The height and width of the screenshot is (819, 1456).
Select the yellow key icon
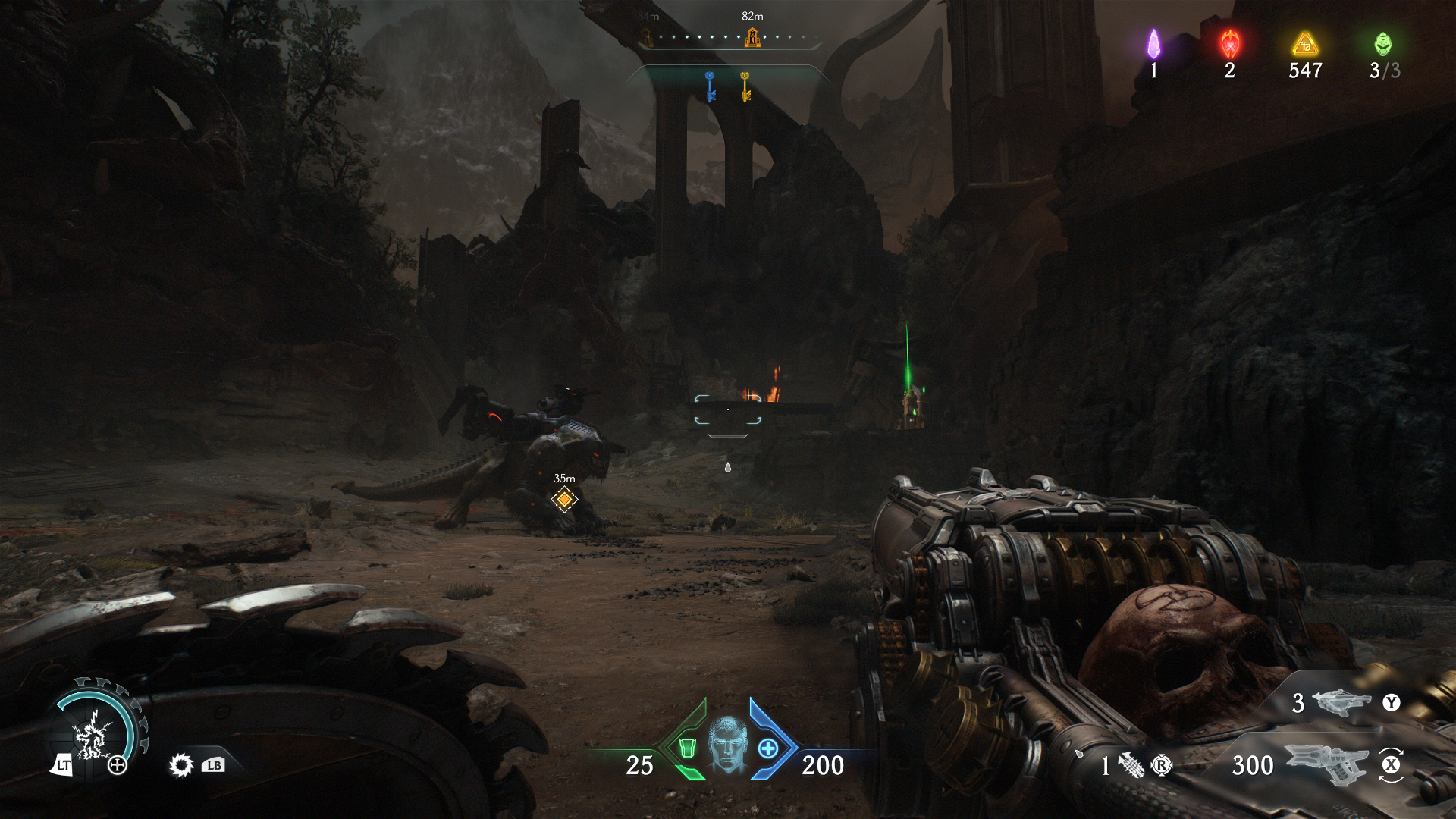click(x=745, y=86)
